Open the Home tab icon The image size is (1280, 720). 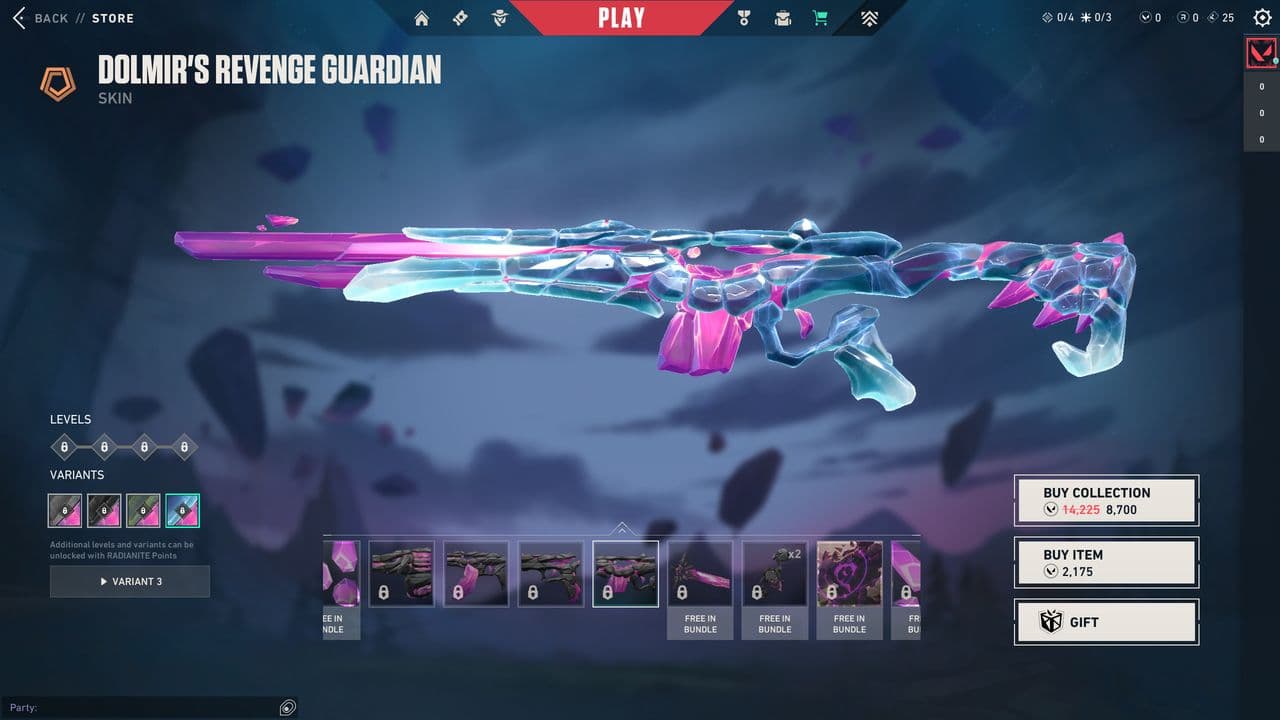(x=422, y=18)
